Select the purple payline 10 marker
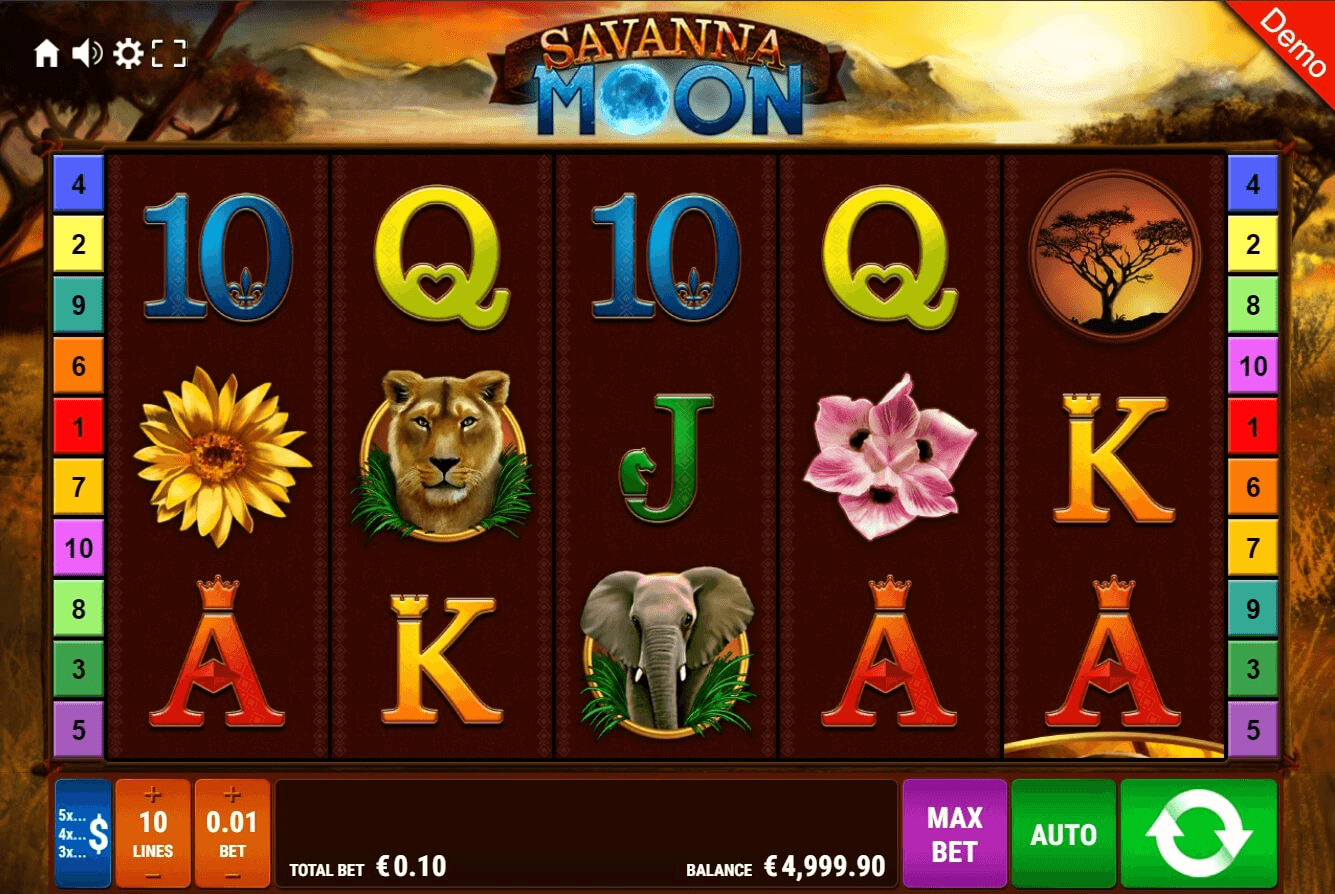This screenshot has width=1335, height=894. 79,548
